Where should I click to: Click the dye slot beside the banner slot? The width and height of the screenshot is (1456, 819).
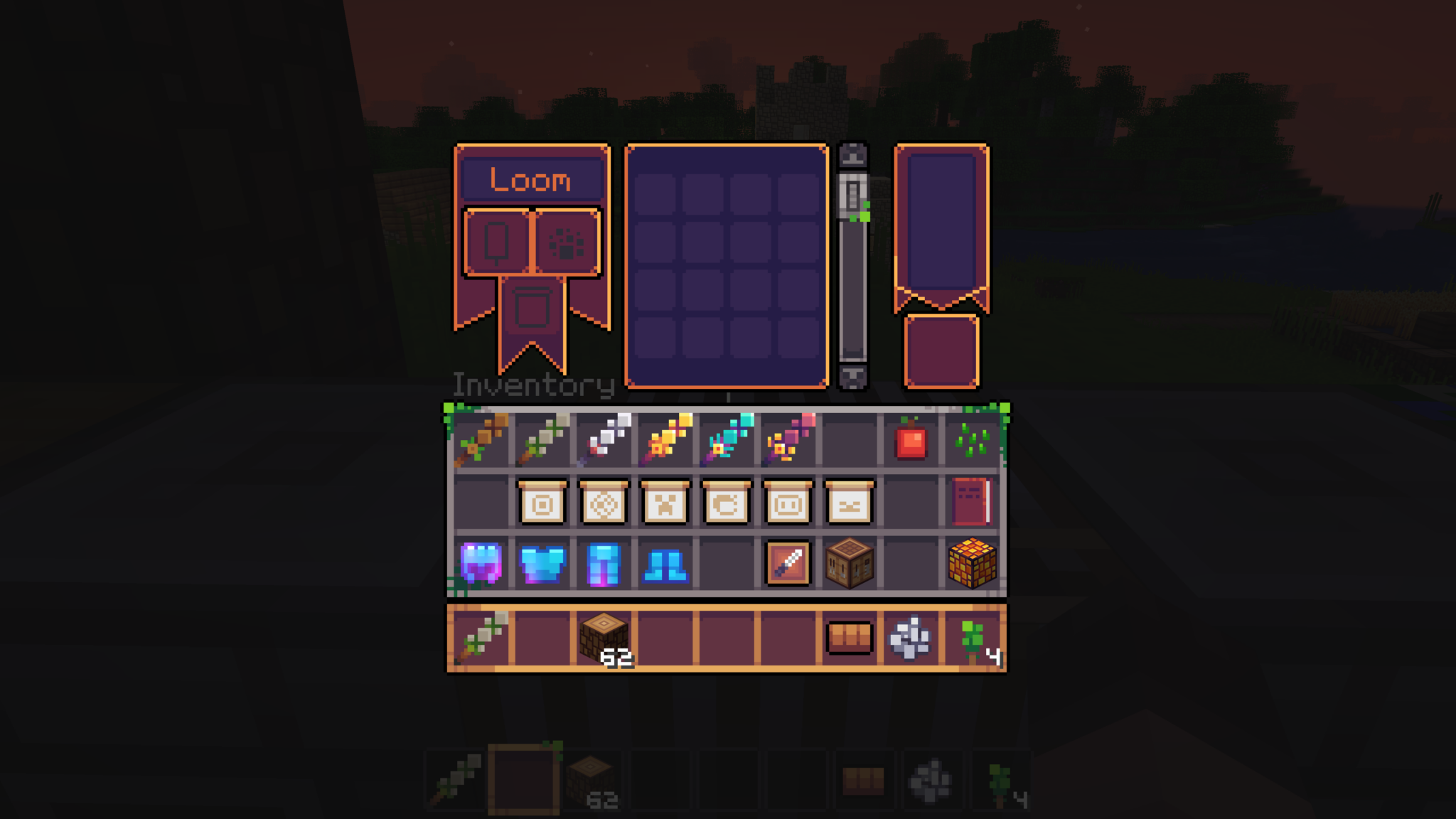pos(565,240)
